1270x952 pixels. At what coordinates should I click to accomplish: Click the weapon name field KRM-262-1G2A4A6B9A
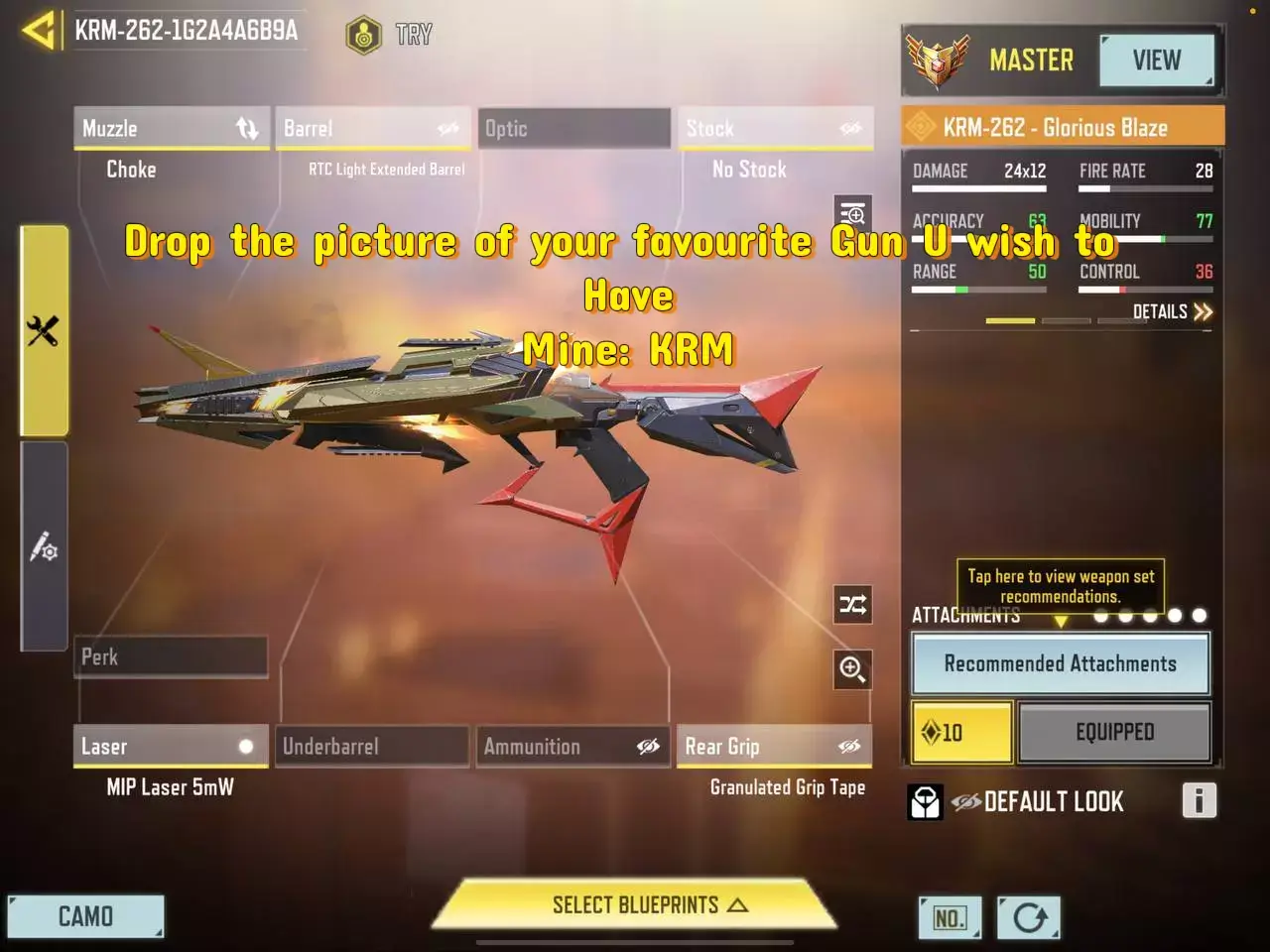pos(186,31)
